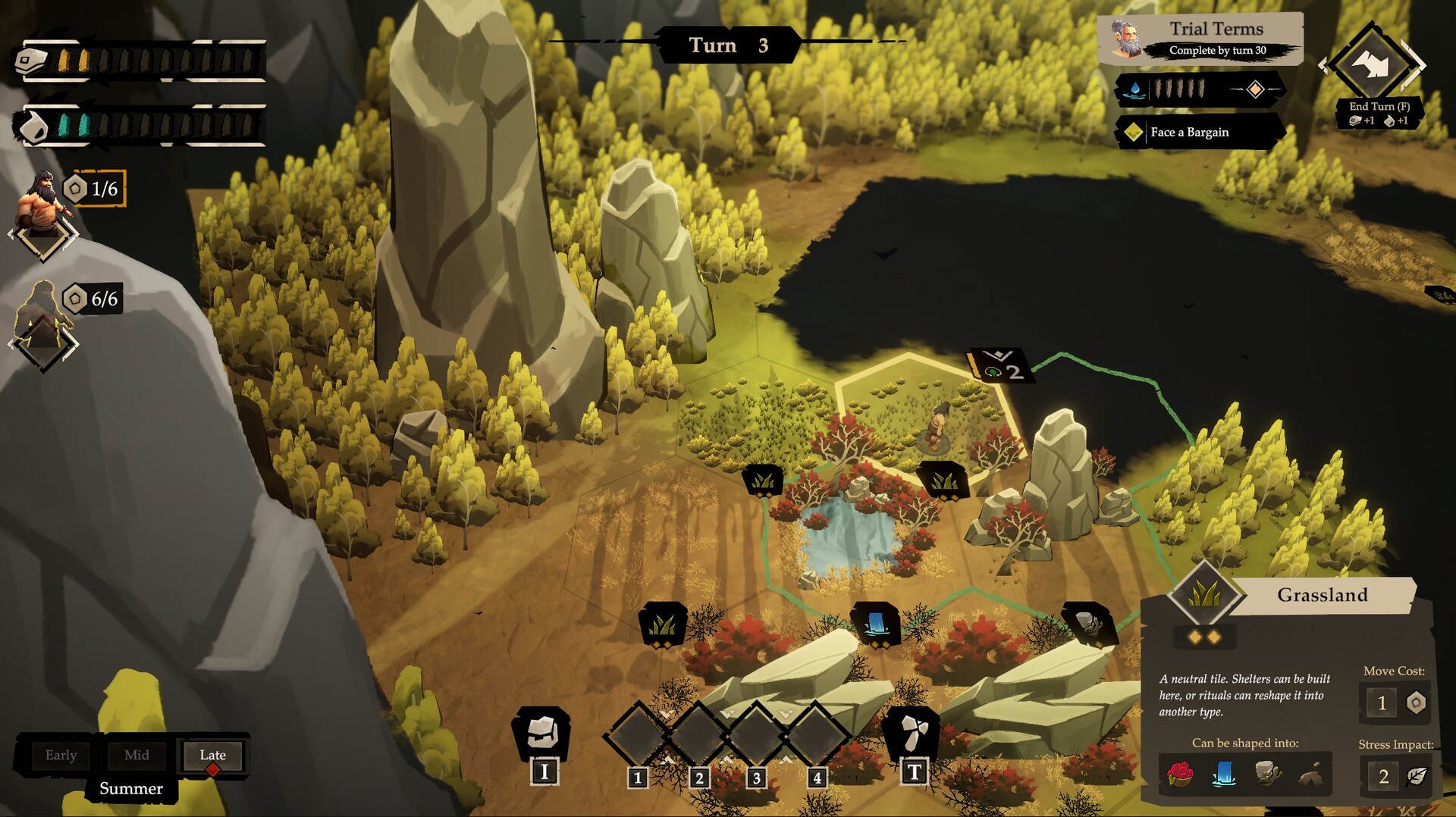This screenshot has height=817, width=1456.
Task: Pick the red berry bush shaping option
Action: coord(1180,775)
